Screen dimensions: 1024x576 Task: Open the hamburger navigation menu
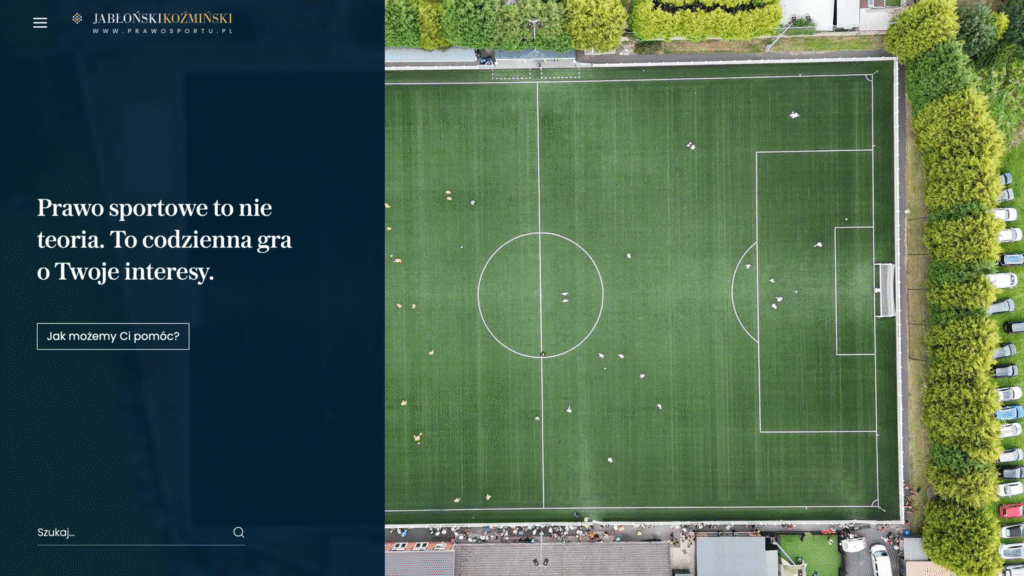click(40, 23)
